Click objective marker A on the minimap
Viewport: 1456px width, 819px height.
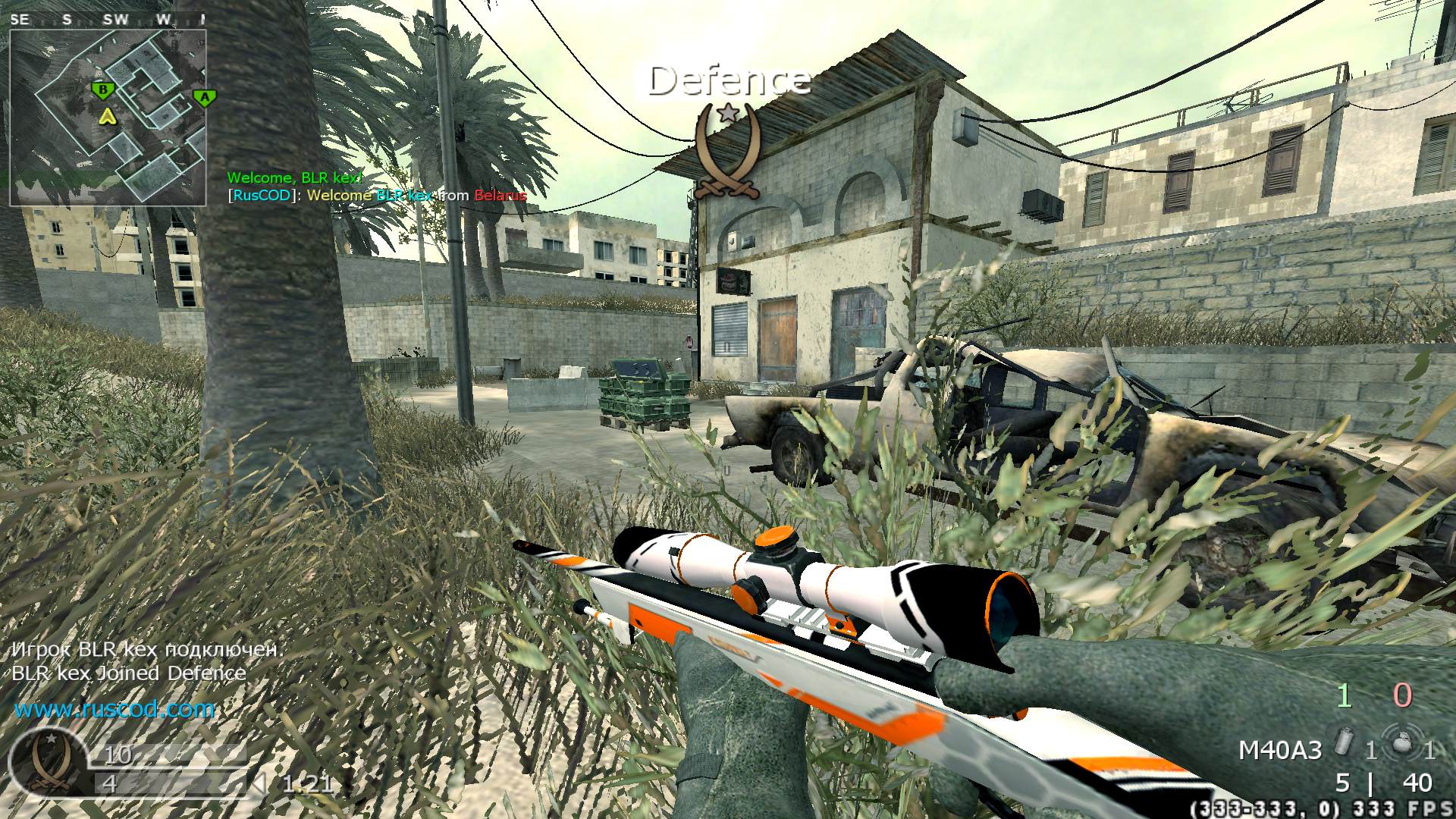pyautogui.click(x=205, y=98)
